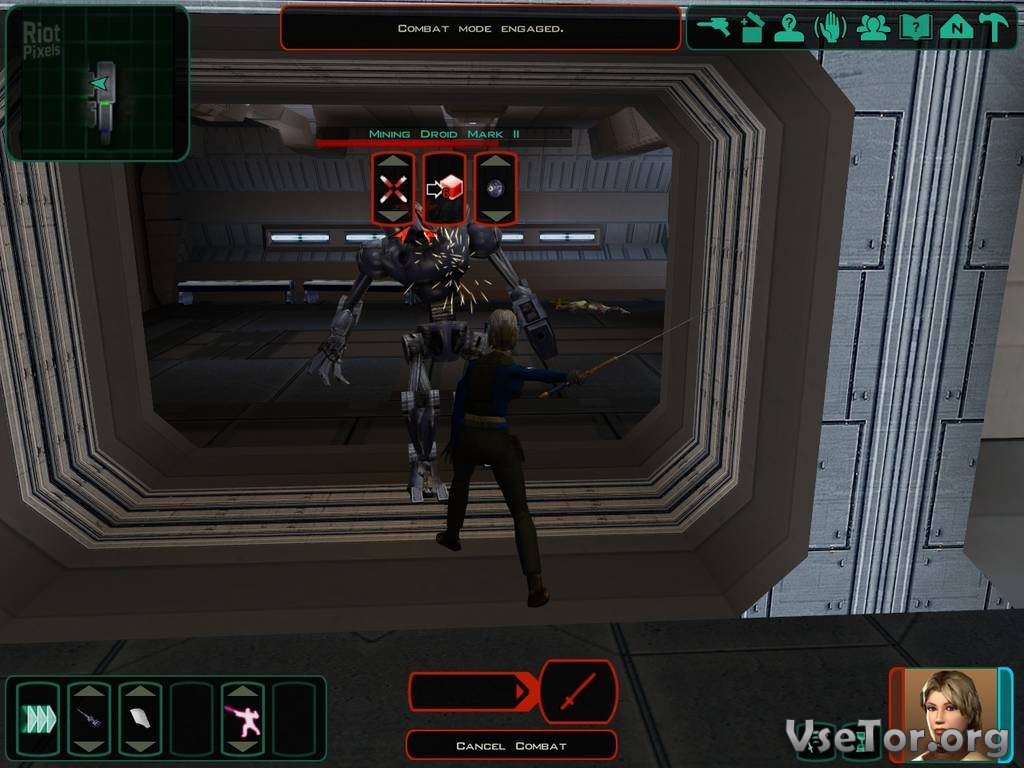
Task: Open the options hammer icon
Action: pyautogui.click(x=994, y=28)
